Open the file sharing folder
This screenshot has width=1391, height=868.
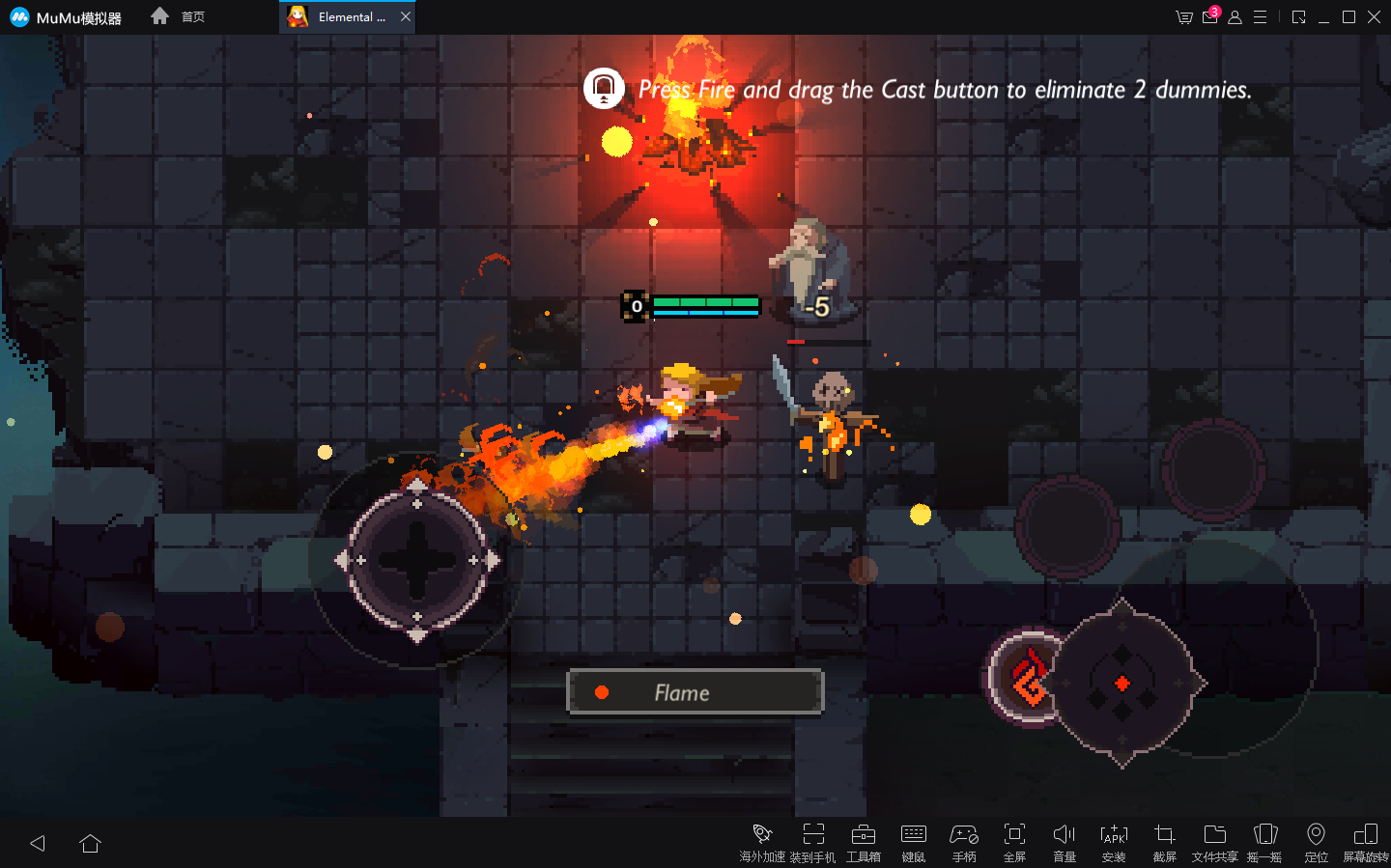tap(1214, 841)
